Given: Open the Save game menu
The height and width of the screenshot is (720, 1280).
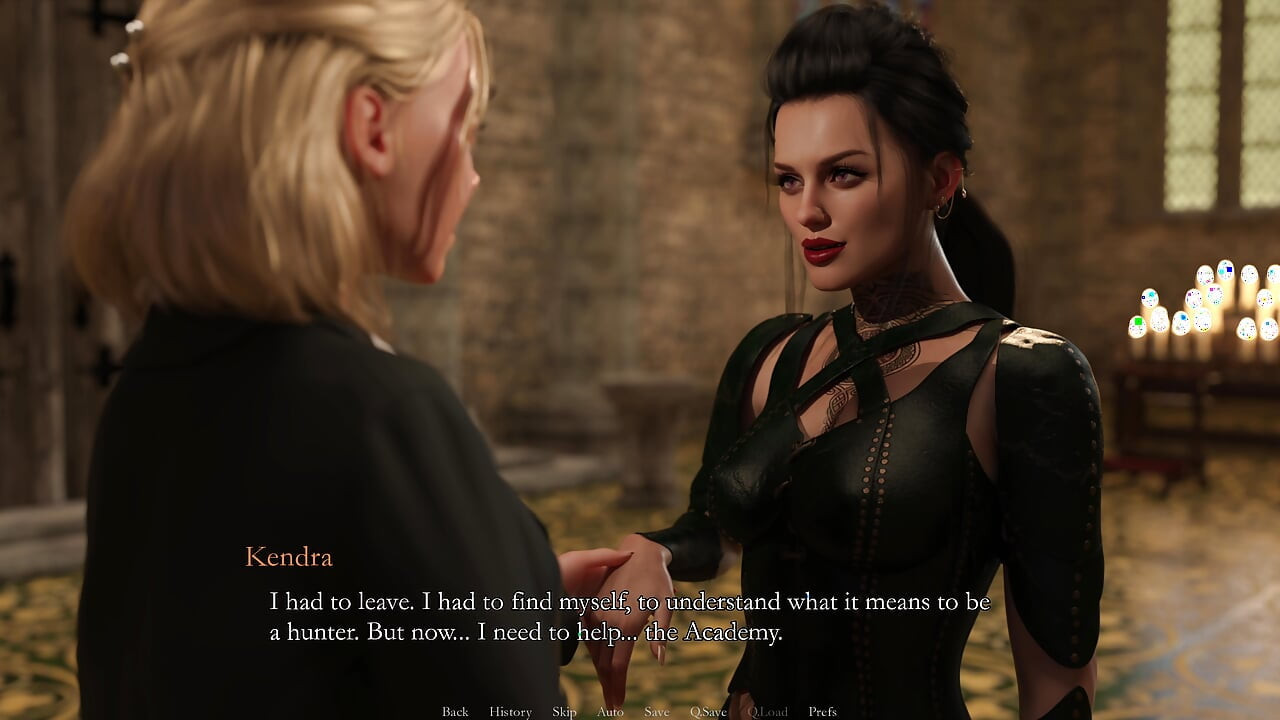Looking at the screenshot, I should pyautogui.click(x=657, y=711).
